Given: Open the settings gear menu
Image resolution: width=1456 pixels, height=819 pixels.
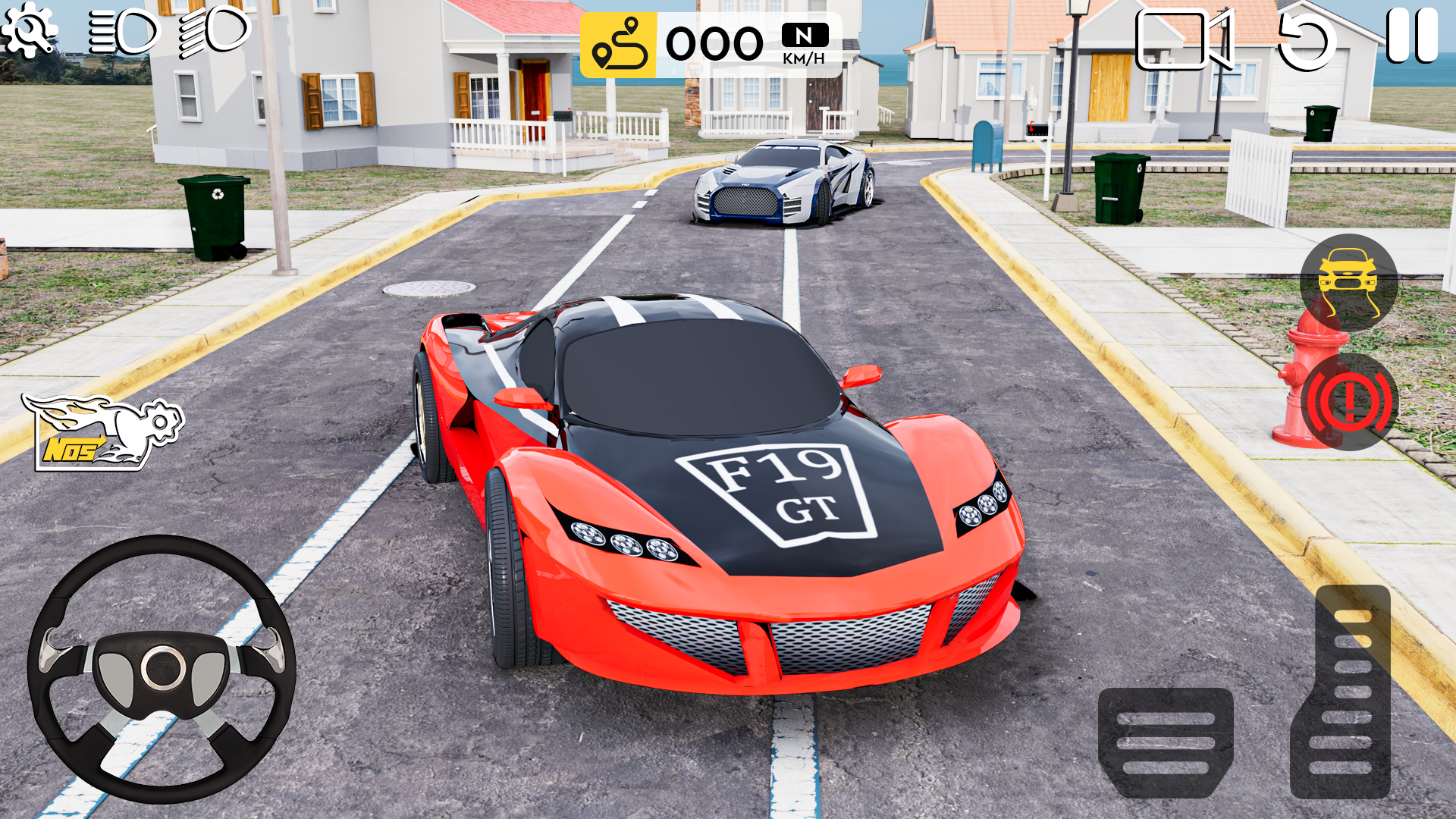Looking at the screenshot, I should (29, 30).
